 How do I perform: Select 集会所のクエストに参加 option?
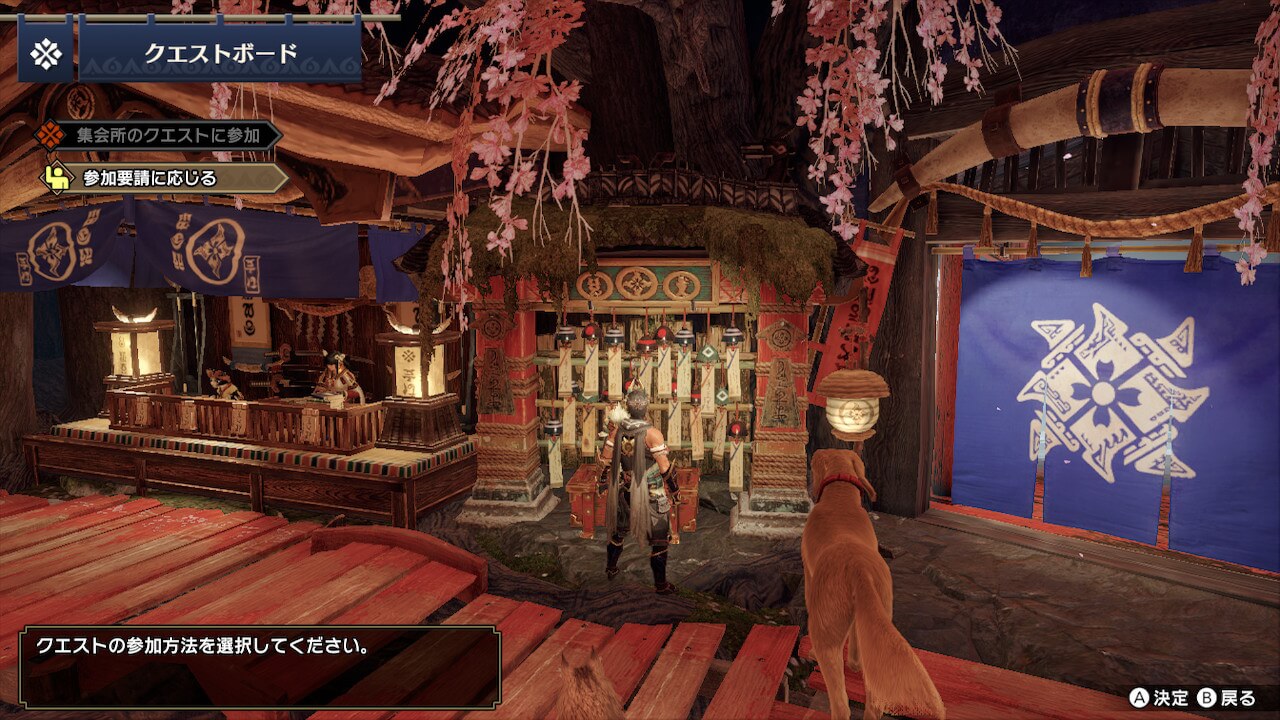[x=160, y=135]
